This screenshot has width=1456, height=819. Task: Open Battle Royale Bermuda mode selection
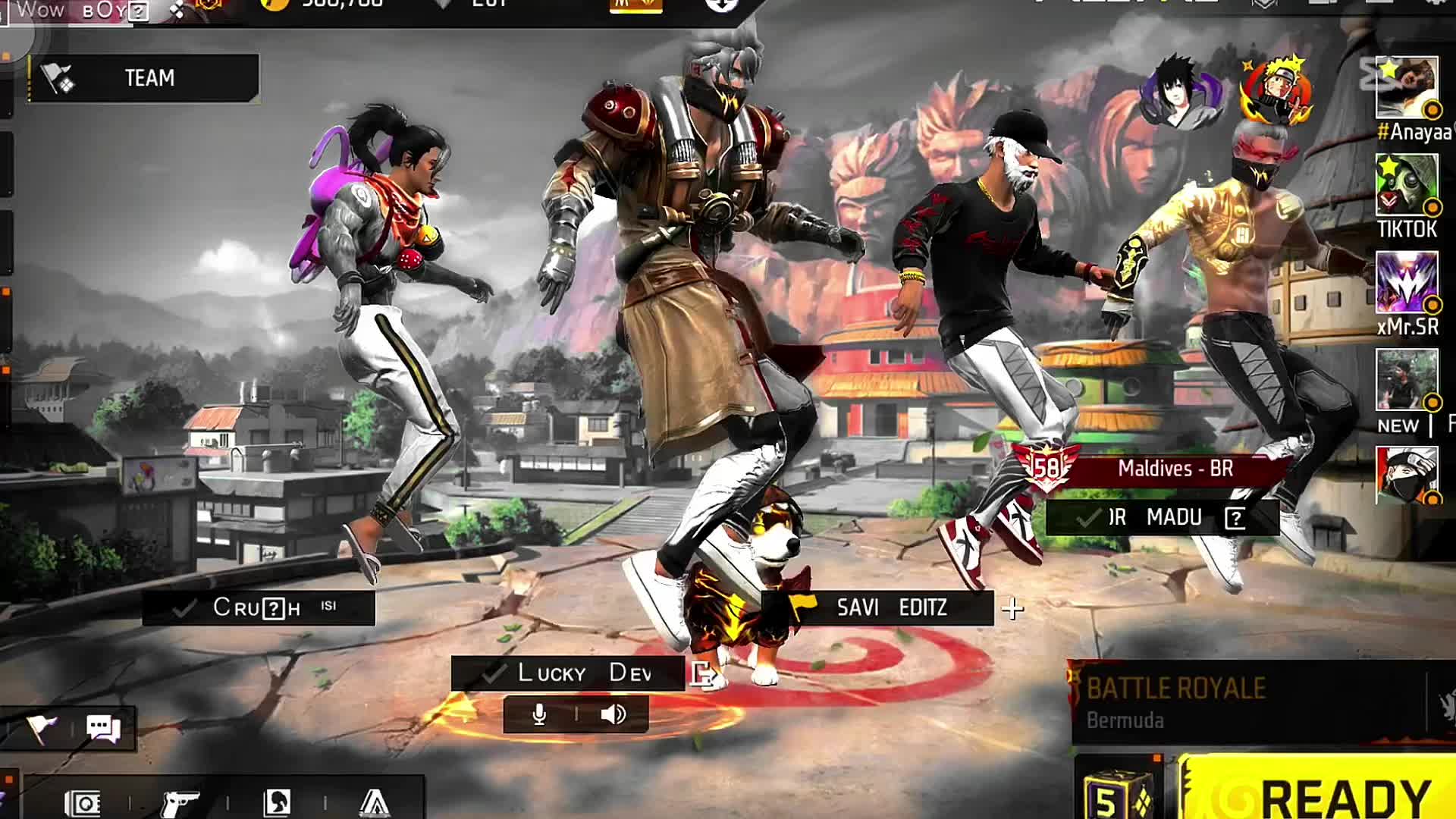click(x=1244, y=701)
